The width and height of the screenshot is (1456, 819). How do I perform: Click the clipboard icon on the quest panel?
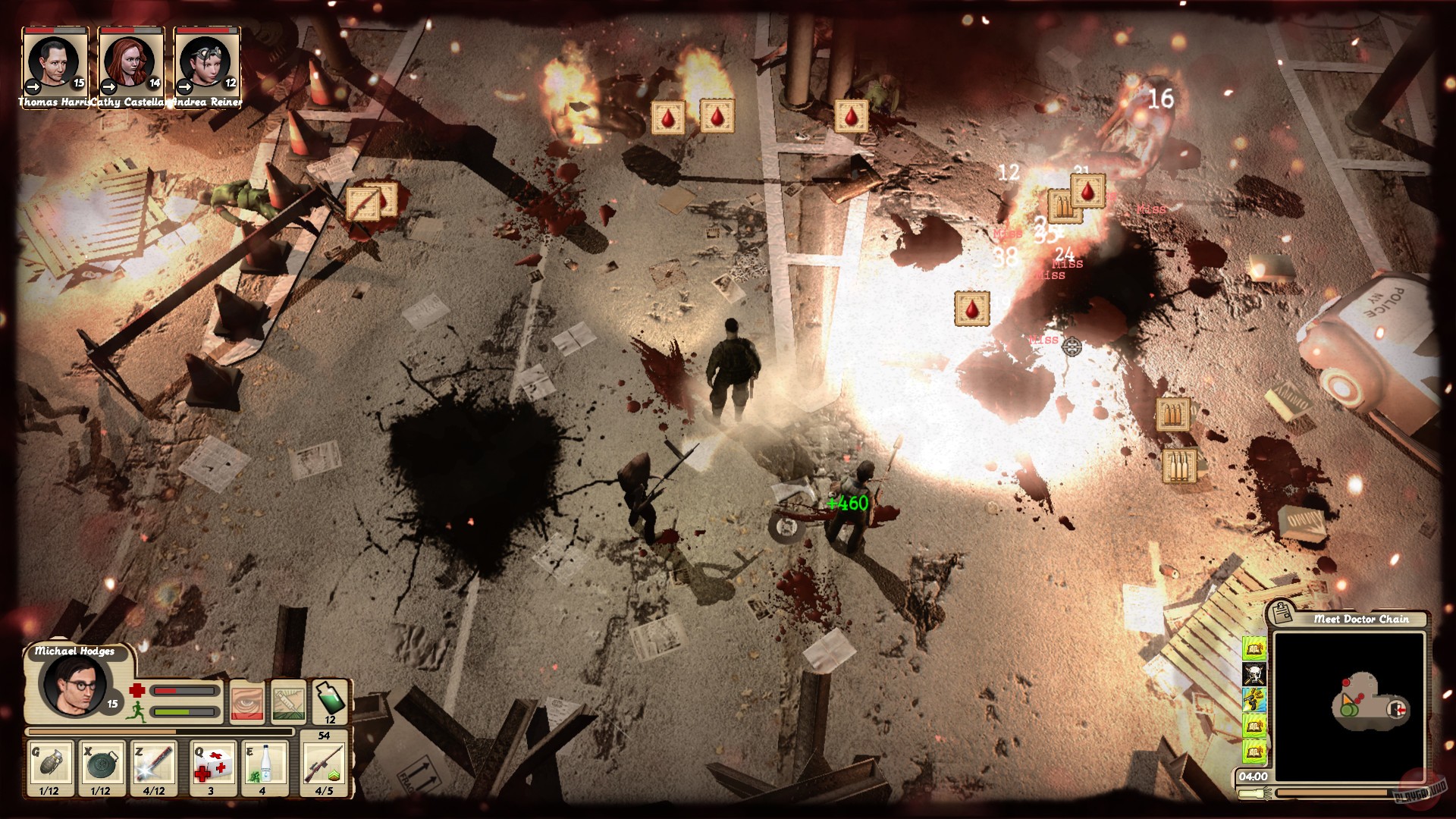click(1282, 613)
